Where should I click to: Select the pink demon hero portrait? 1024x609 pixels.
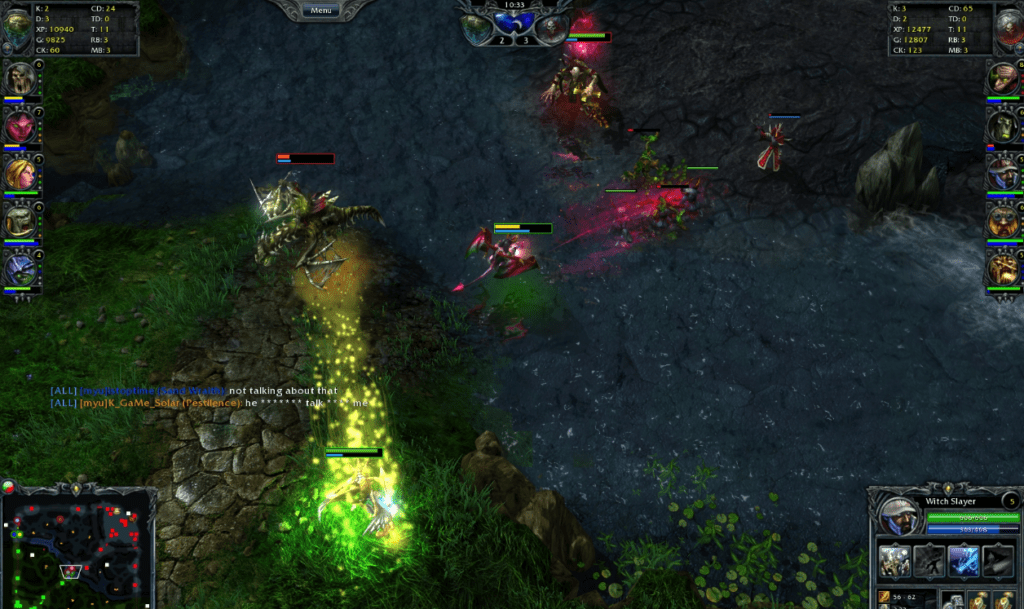point(20,126)
